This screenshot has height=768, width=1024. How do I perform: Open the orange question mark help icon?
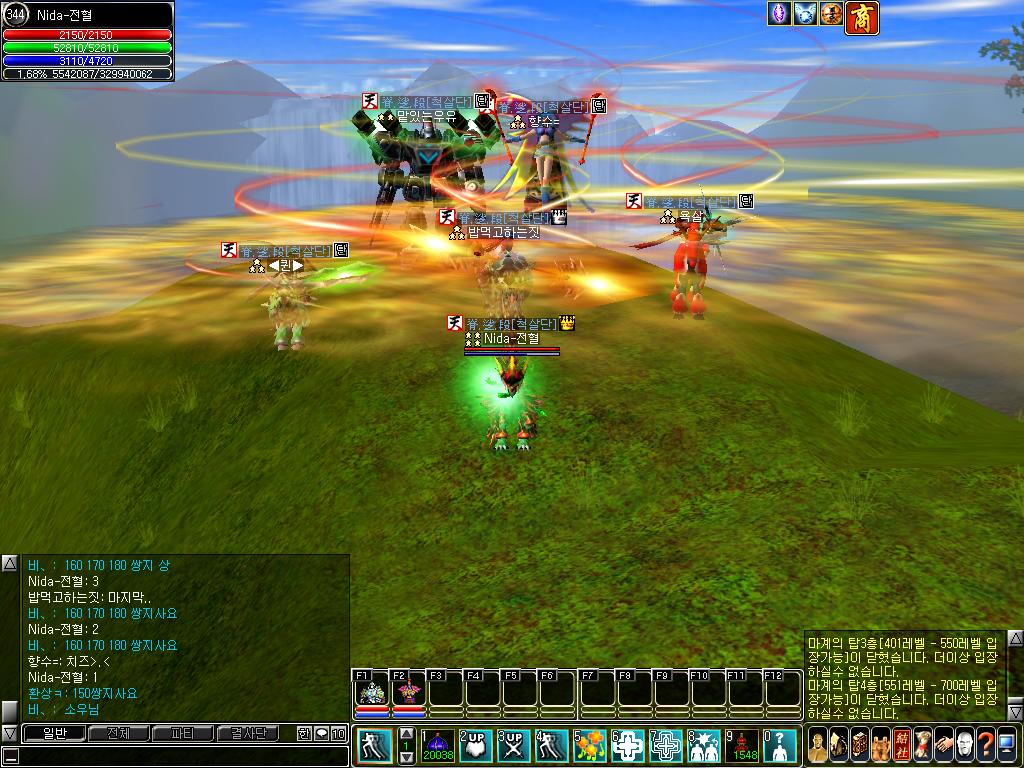click(x=986, y=745)
